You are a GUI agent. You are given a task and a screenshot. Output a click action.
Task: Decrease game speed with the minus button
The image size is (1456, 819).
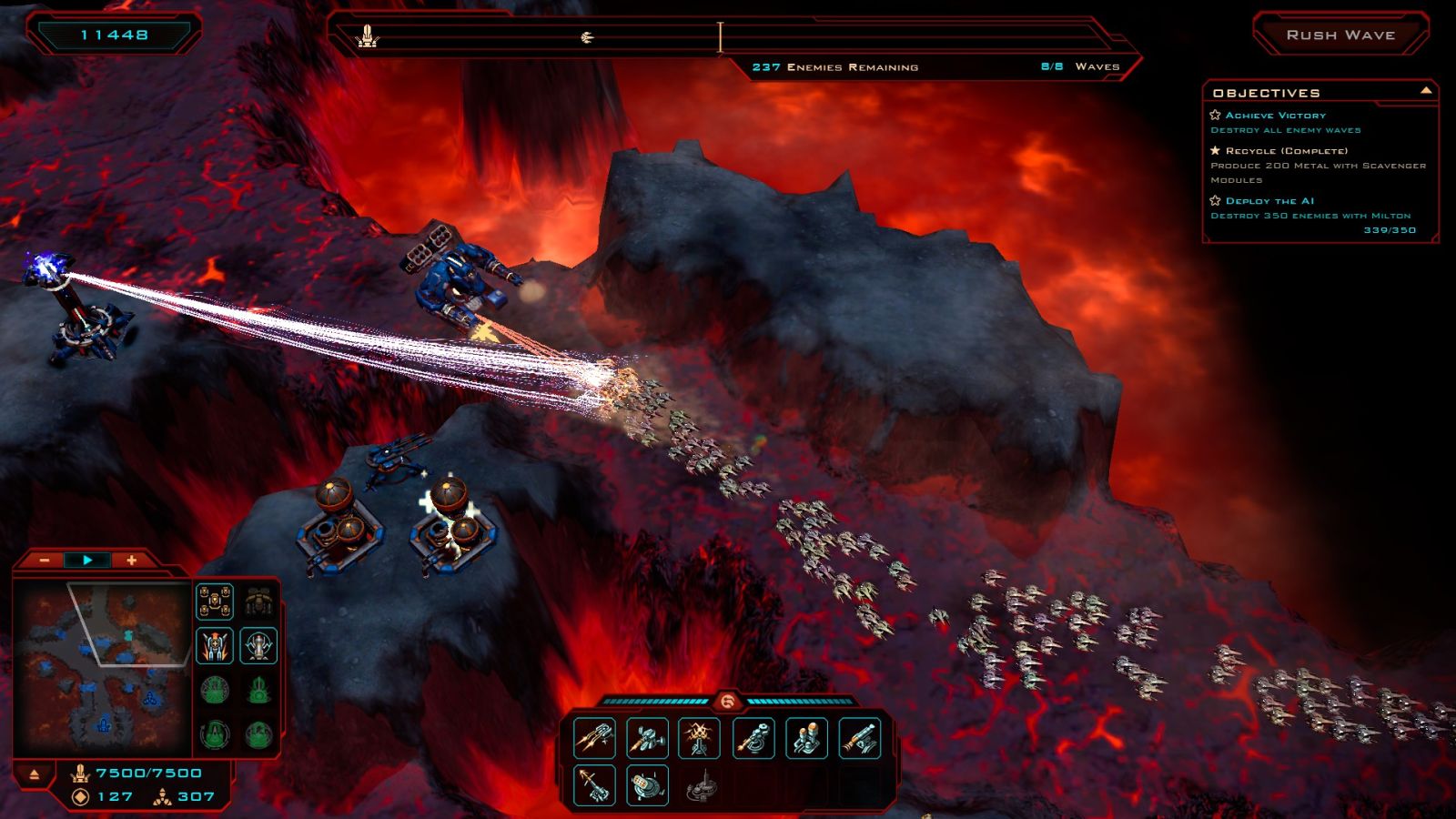[45, 561]
